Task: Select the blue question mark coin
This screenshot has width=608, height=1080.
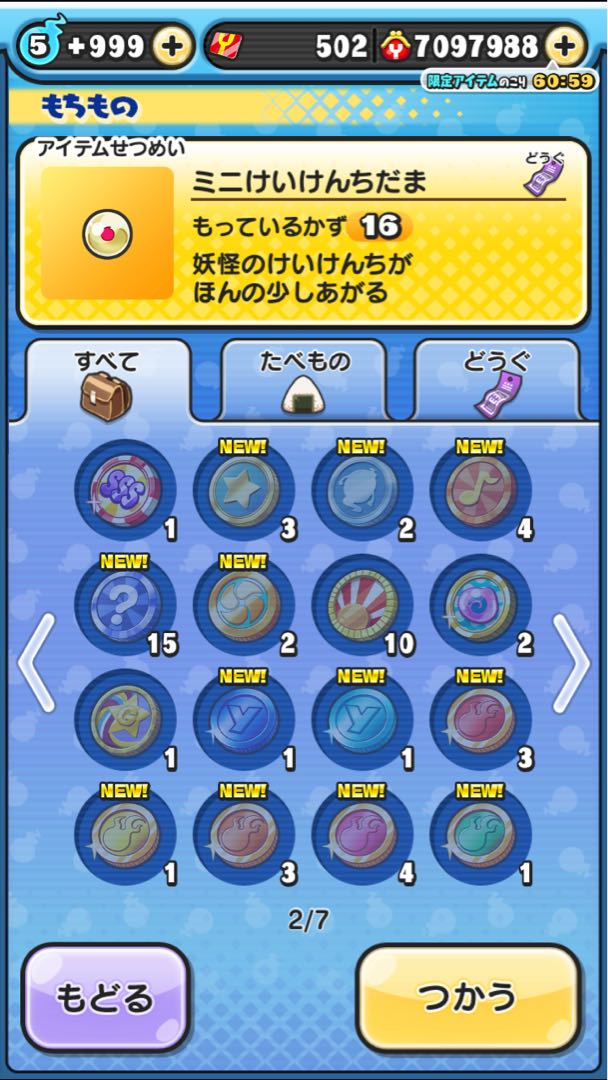Action: click(x=124, y=604)
